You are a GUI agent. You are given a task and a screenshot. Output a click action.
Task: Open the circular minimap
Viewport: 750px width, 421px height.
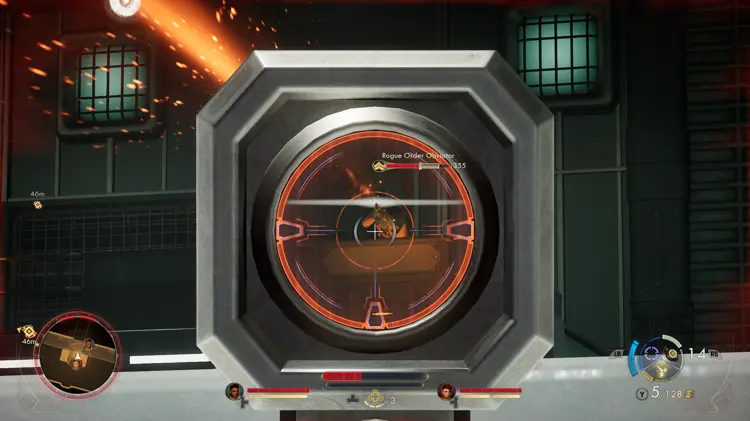point(79,359)
